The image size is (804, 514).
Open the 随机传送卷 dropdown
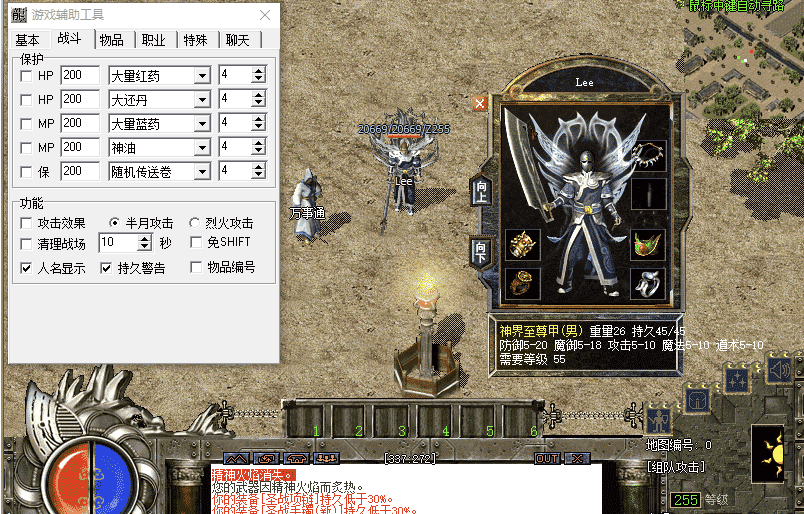pos(201,172)
